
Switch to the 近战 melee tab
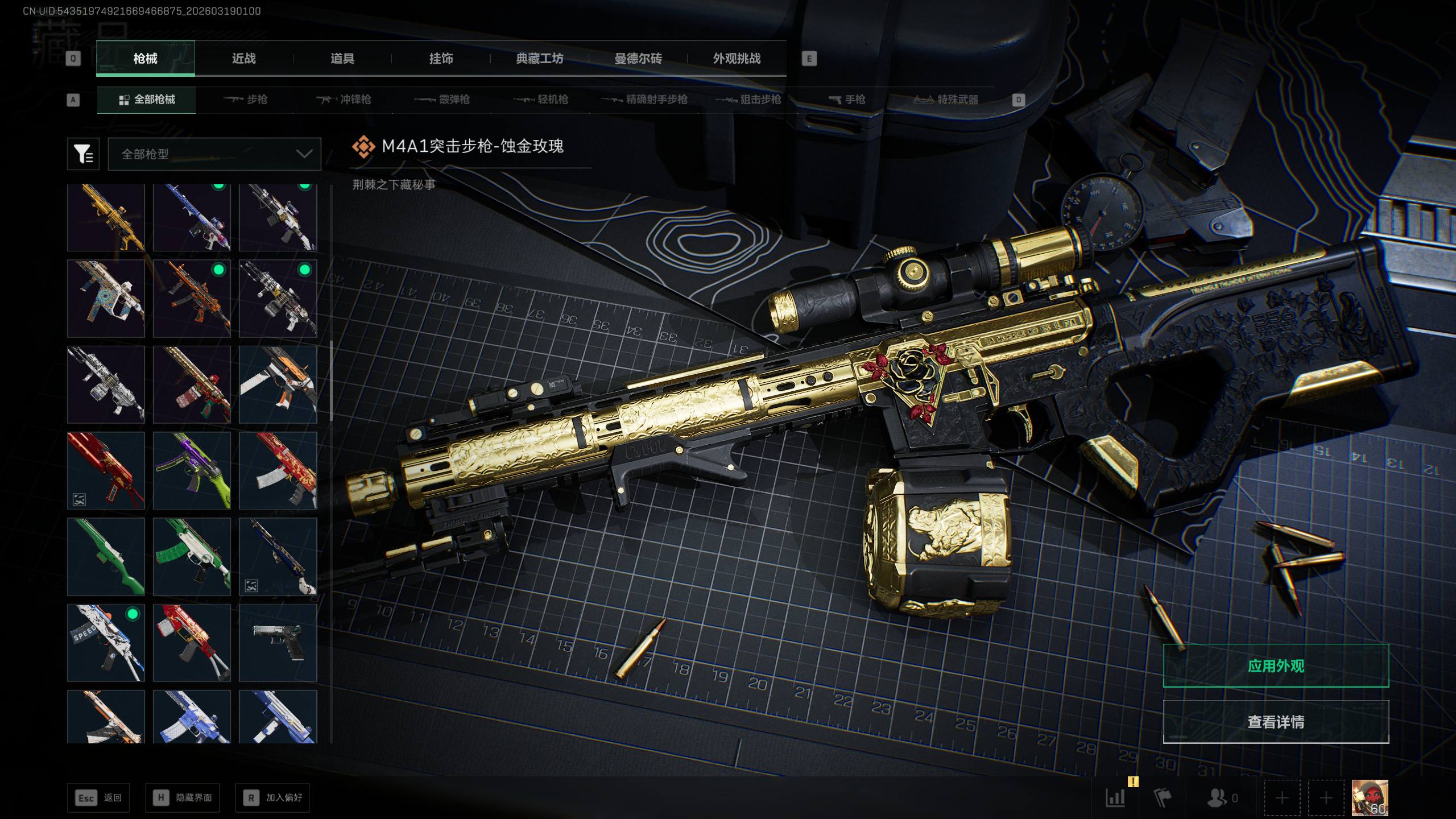(243, 59)
